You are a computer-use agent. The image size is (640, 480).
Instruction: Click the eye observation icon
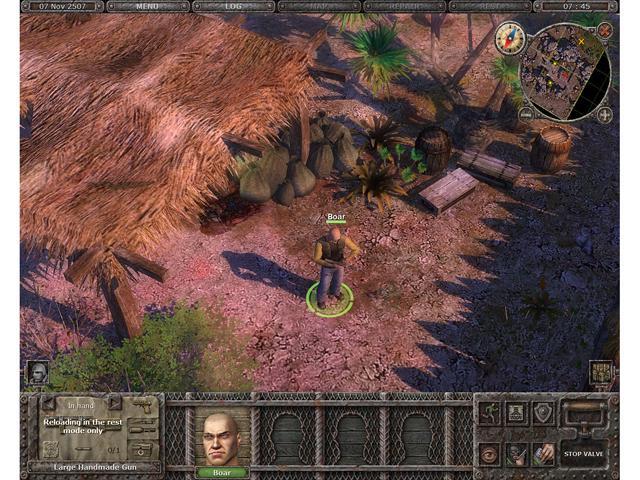point(490,453)
